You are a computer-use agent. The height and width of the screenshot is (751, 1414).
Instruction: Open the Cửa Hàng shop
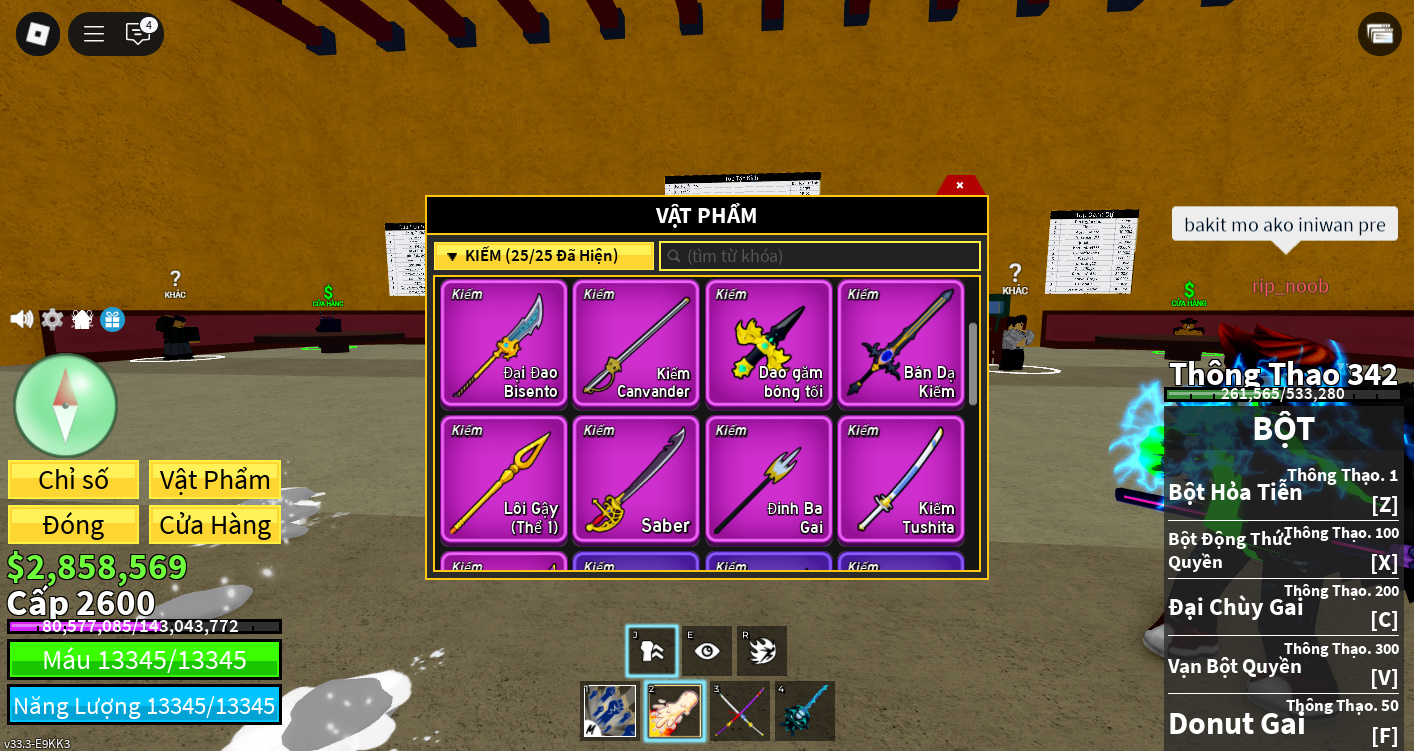215,525
